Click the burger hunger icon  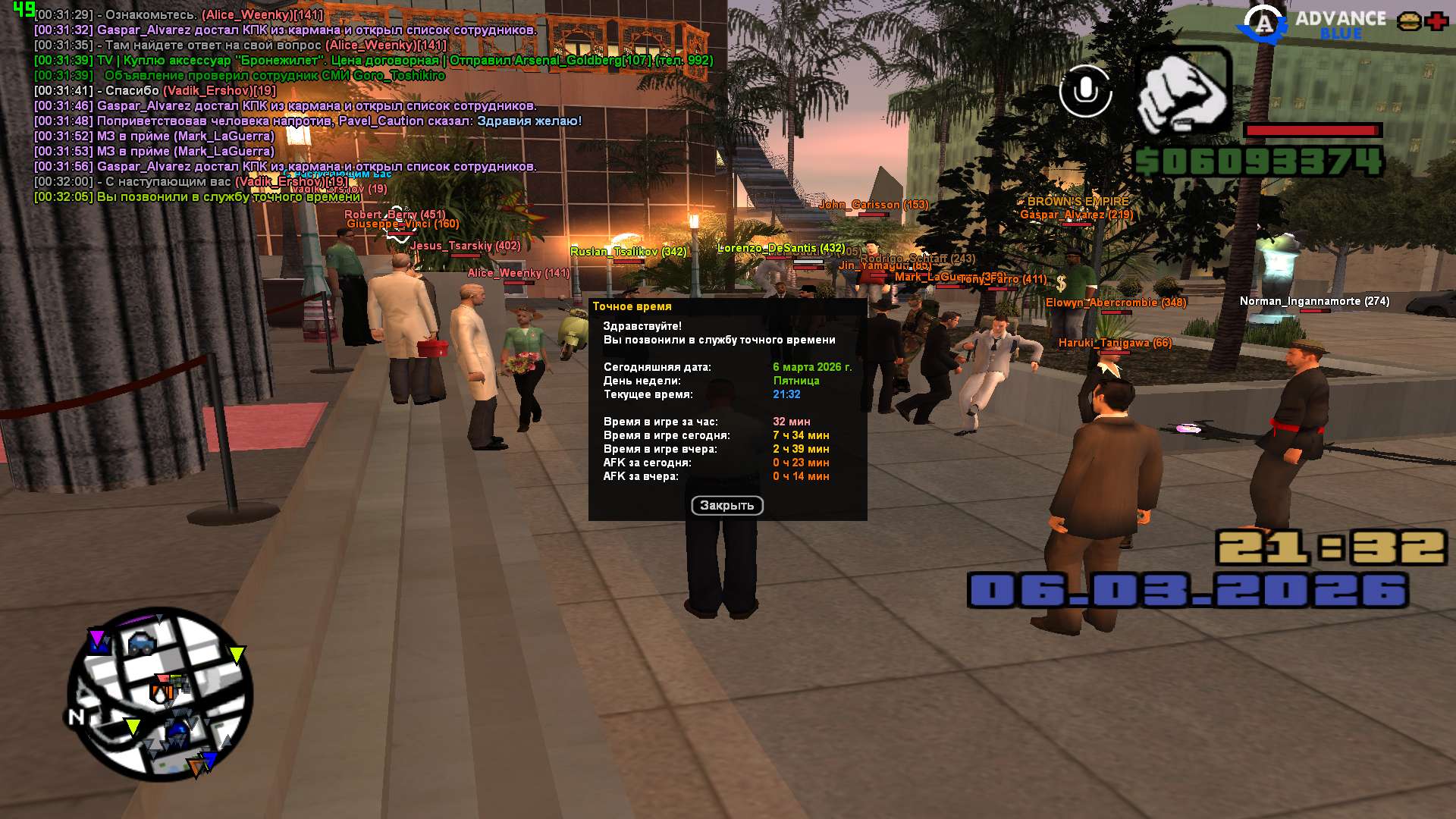tap(1409, 21)
